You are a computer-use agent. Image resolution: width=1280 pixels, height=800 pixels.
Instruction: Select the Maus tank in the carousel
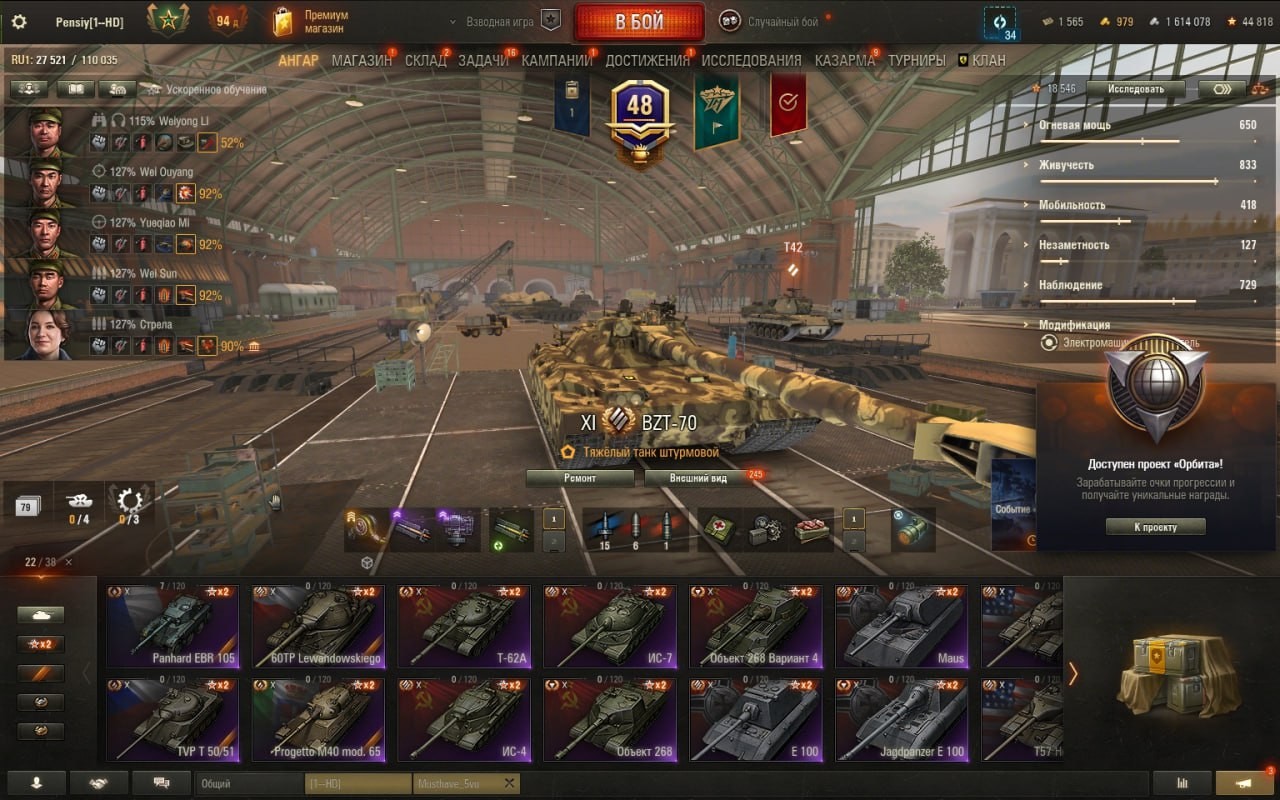pyautogui.click(x=903, y=627)
